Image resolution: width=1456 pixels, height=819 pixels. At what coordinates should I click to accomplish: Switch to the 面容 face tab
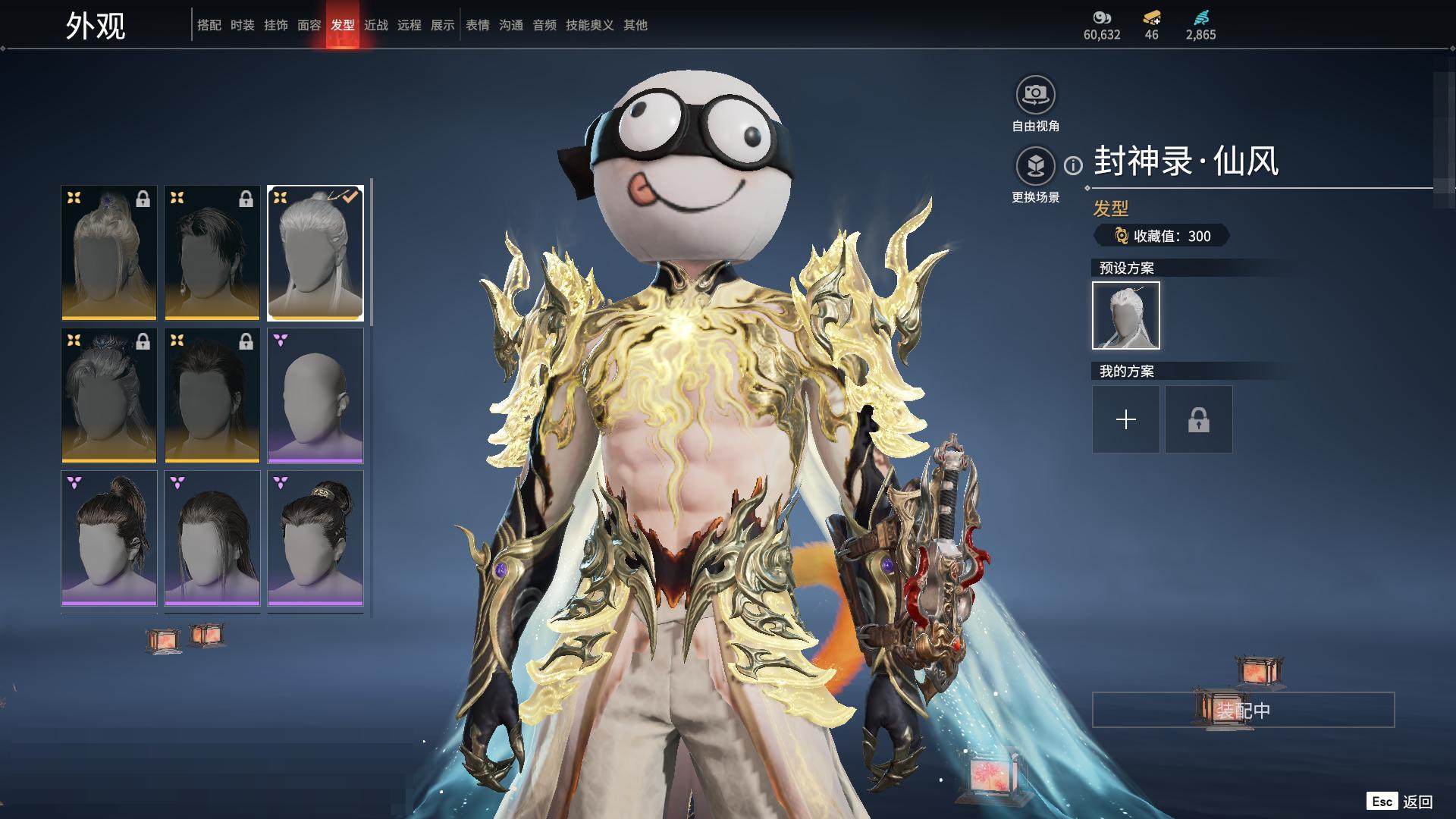[309, 25]
